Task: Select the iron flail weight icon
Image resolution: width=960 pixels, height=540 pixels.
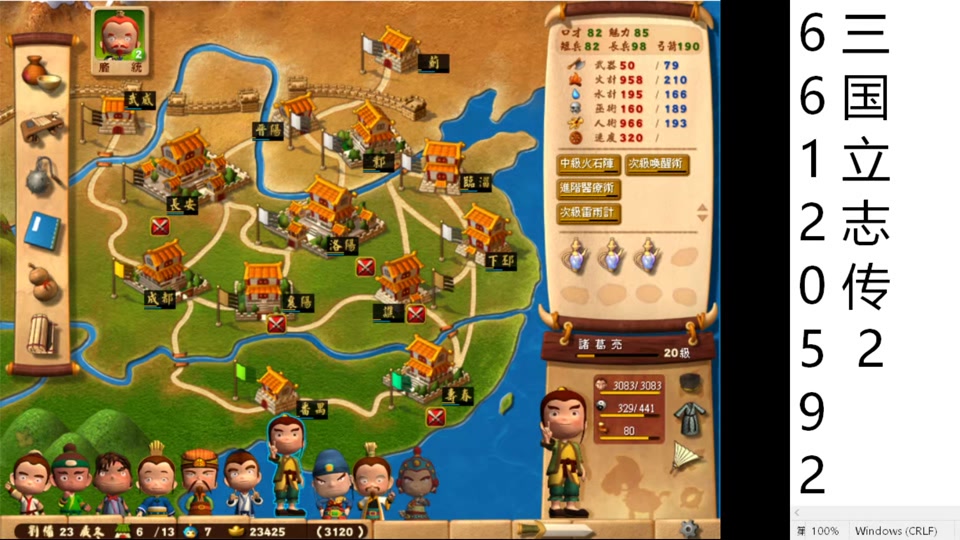Action: coord(41,176)
